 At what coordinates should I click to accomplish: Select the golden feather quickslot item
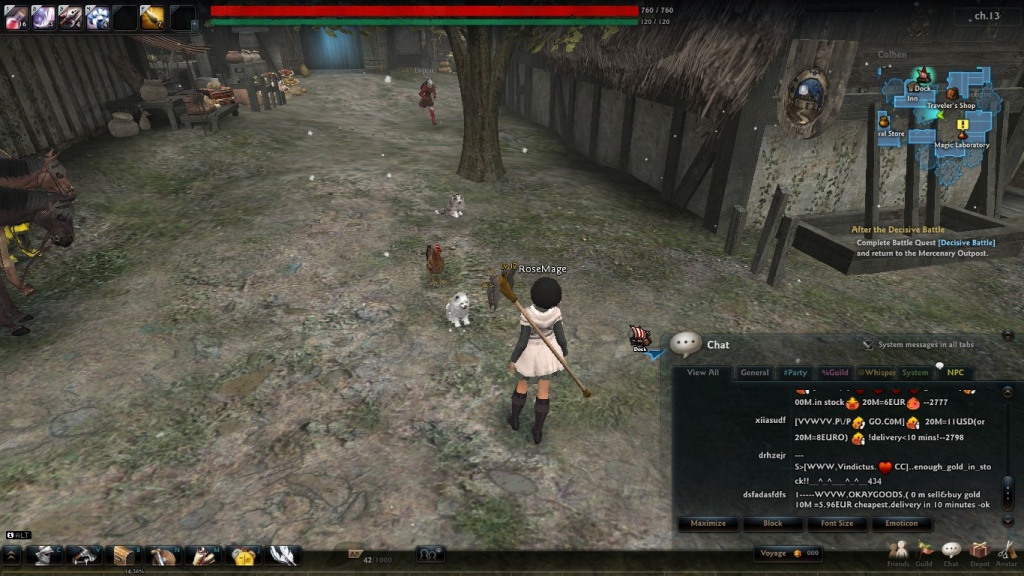153,16
